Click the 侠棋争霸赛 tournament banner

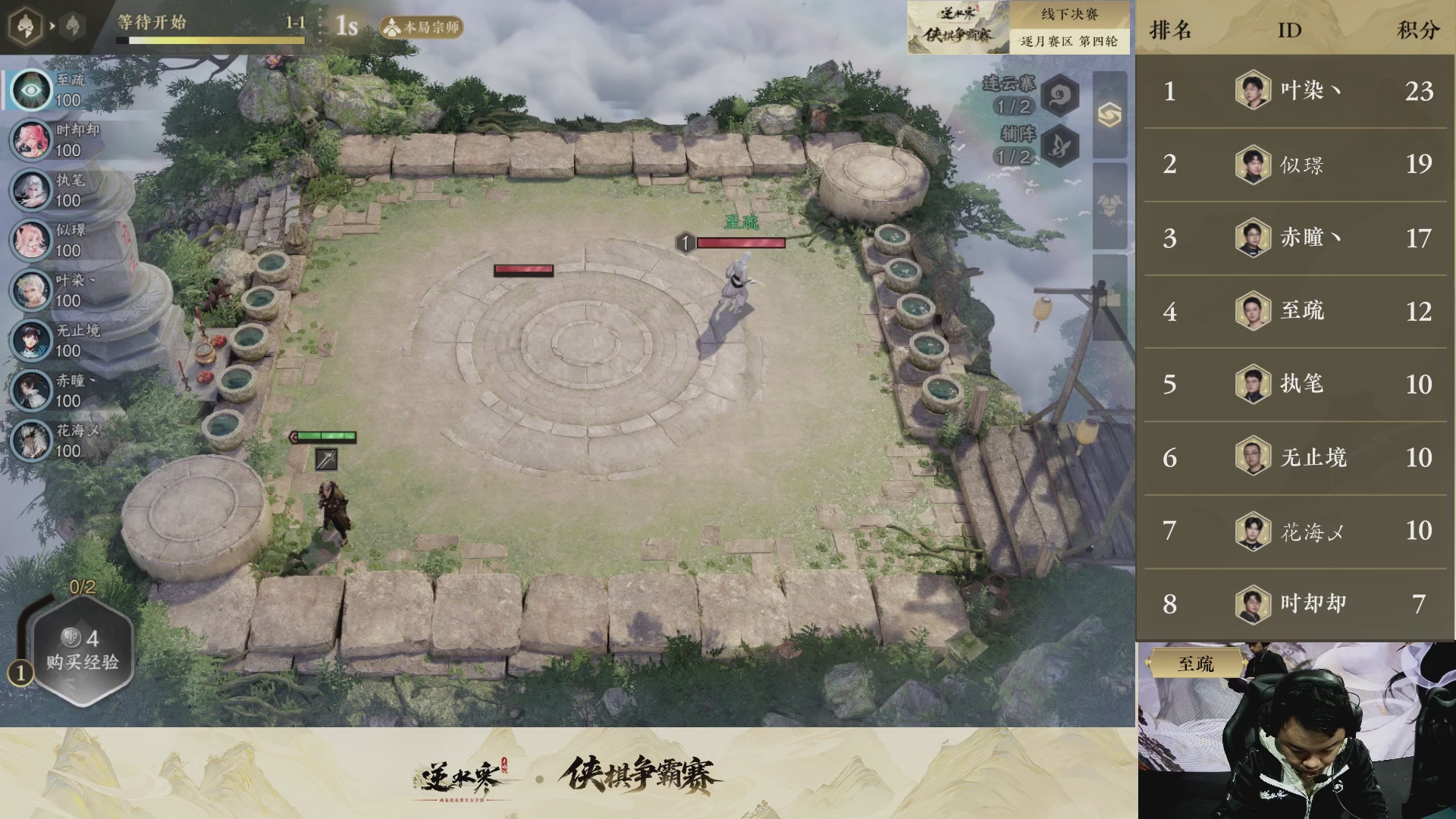coord(958,28)
